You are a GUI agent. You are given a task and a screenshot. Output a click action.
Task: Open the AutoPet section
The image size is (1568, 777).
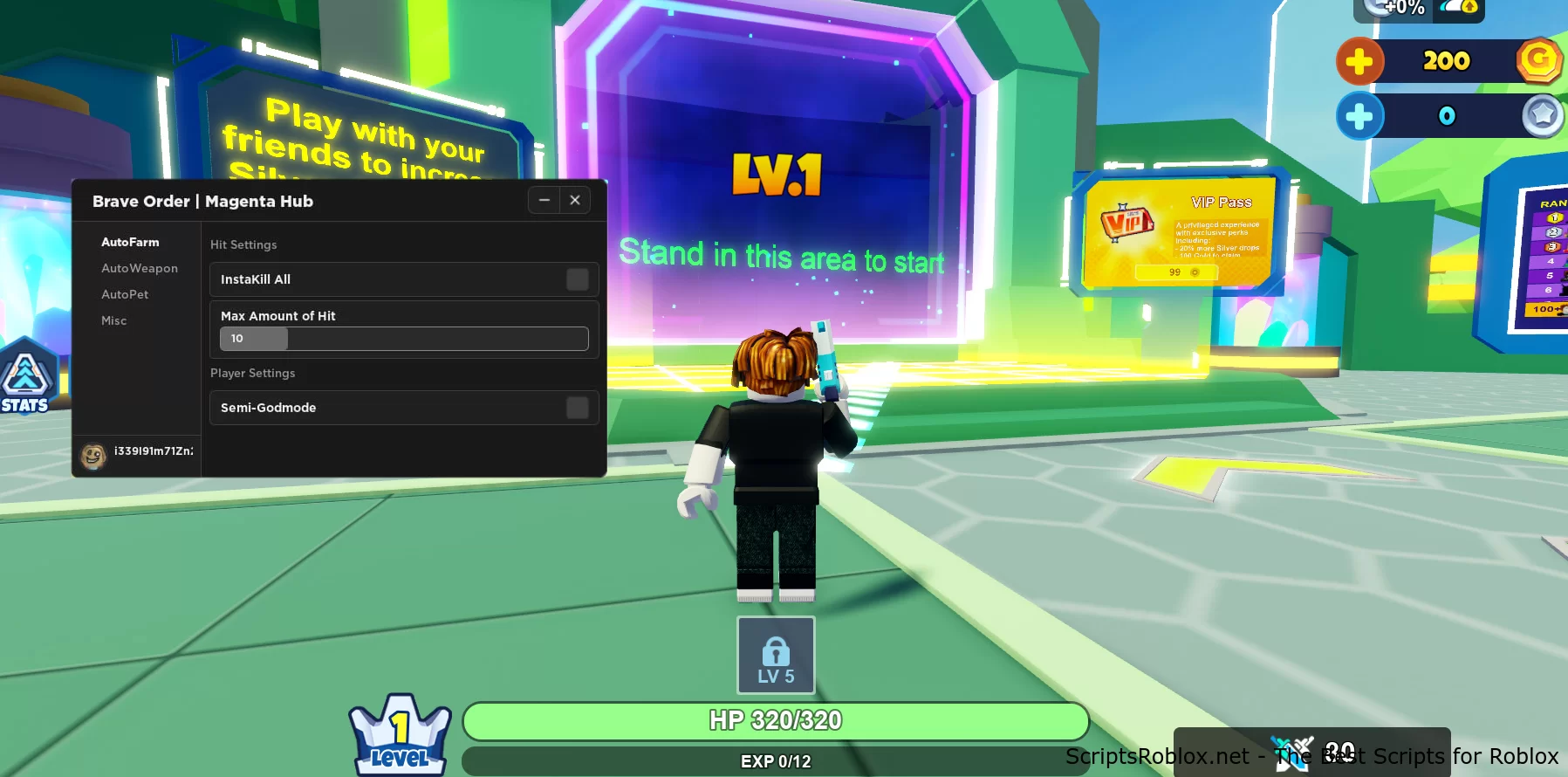pyautogui.click(x=125, y=294)
